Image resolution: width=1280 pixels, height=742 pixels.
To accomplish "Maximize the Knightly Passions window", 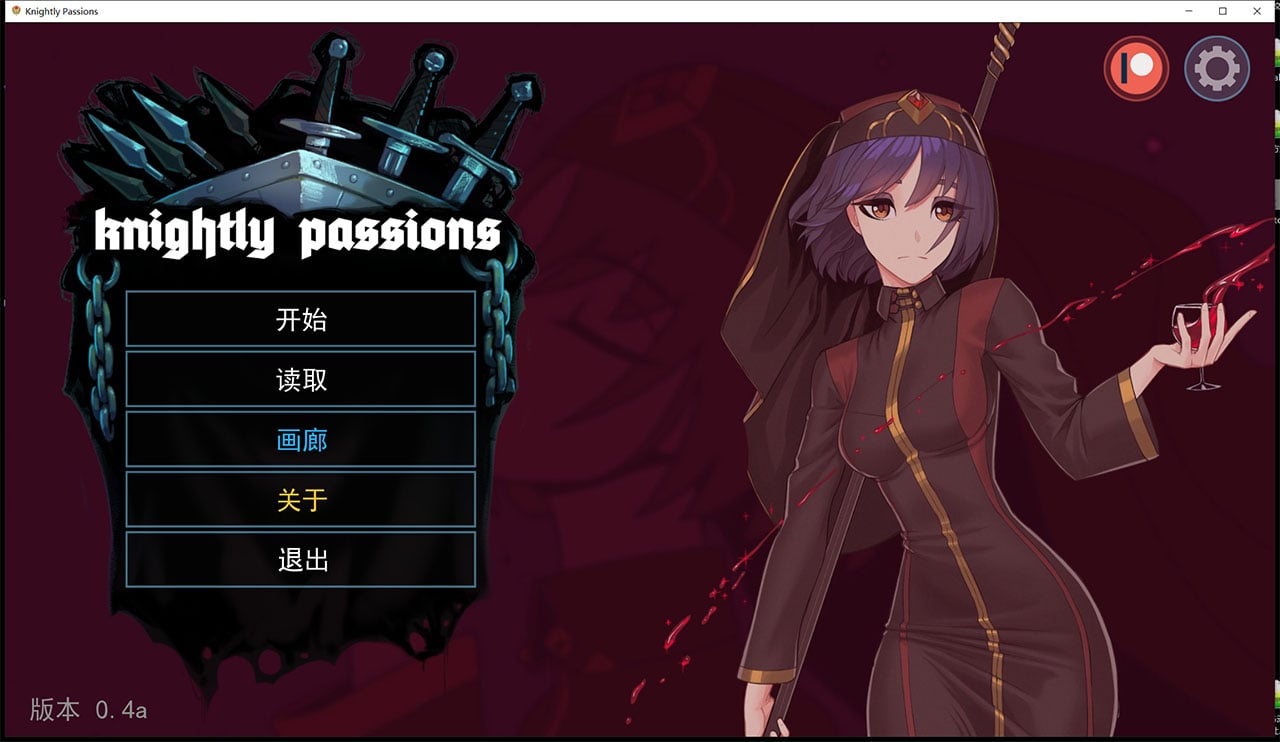I will [1222, 11].
